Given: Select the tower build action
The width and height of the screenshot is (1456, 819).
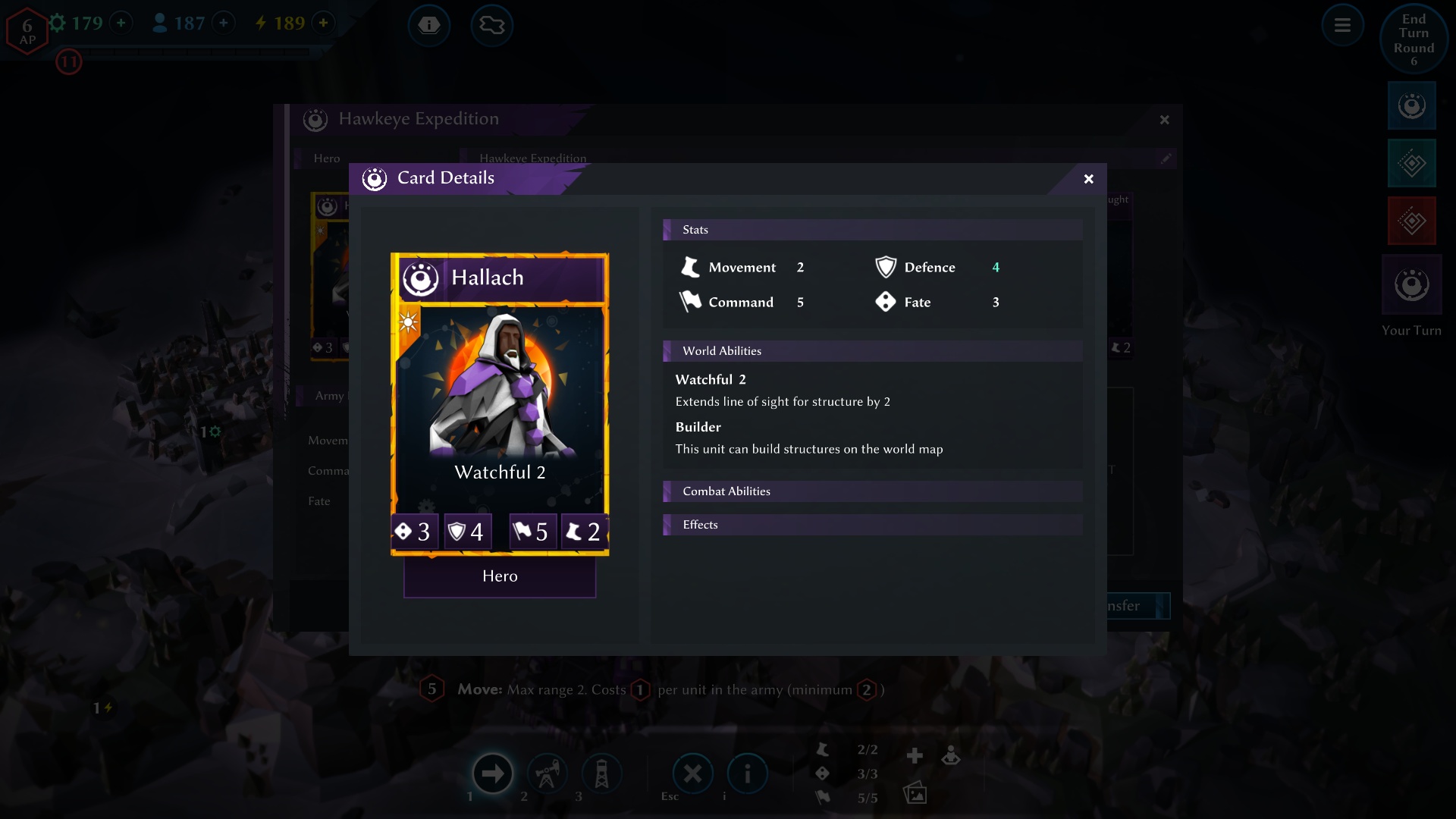Looking at the screenshot, I should click(x=601, y=773).
